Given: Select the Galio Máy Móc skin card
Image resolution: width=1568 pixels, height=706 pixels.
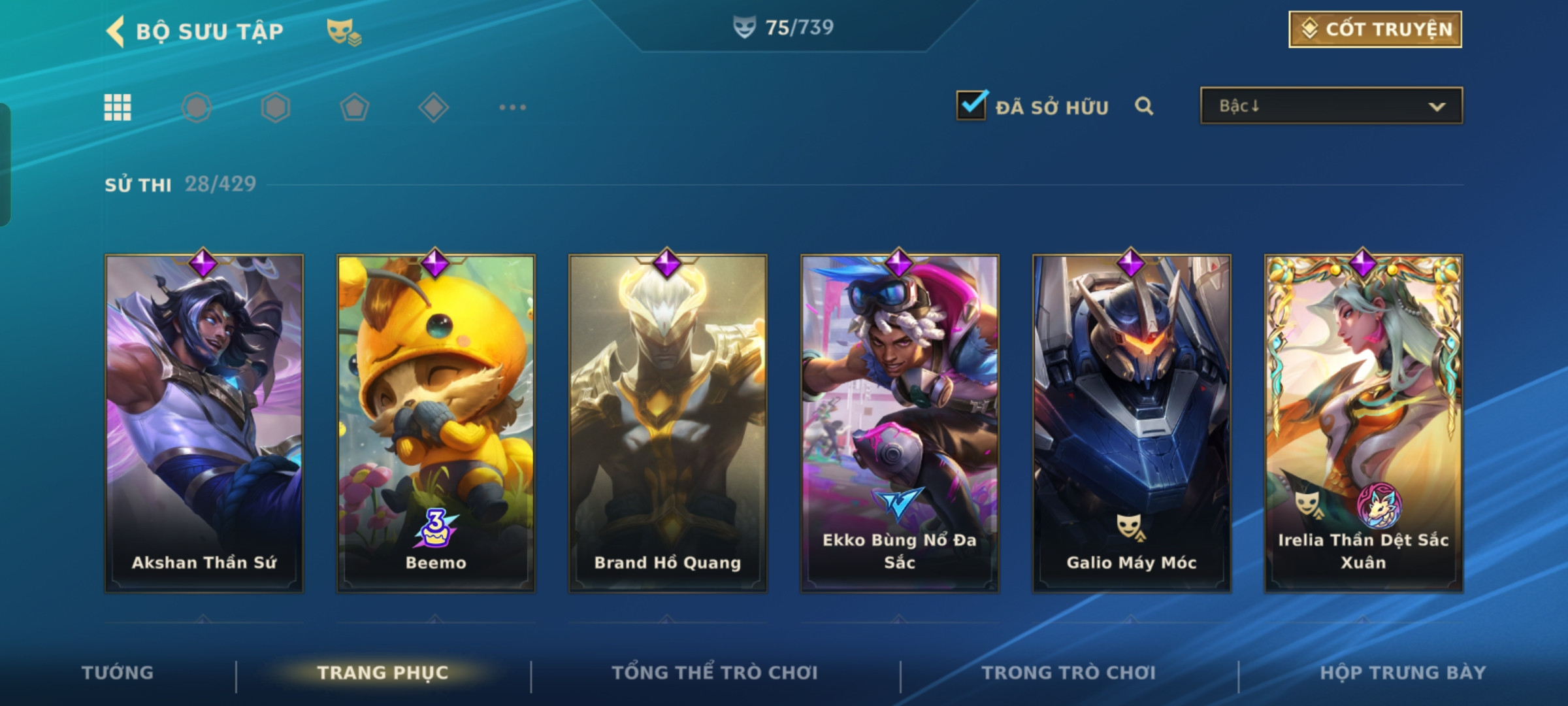Looking at the screenshot, I should click(1131, 423).
